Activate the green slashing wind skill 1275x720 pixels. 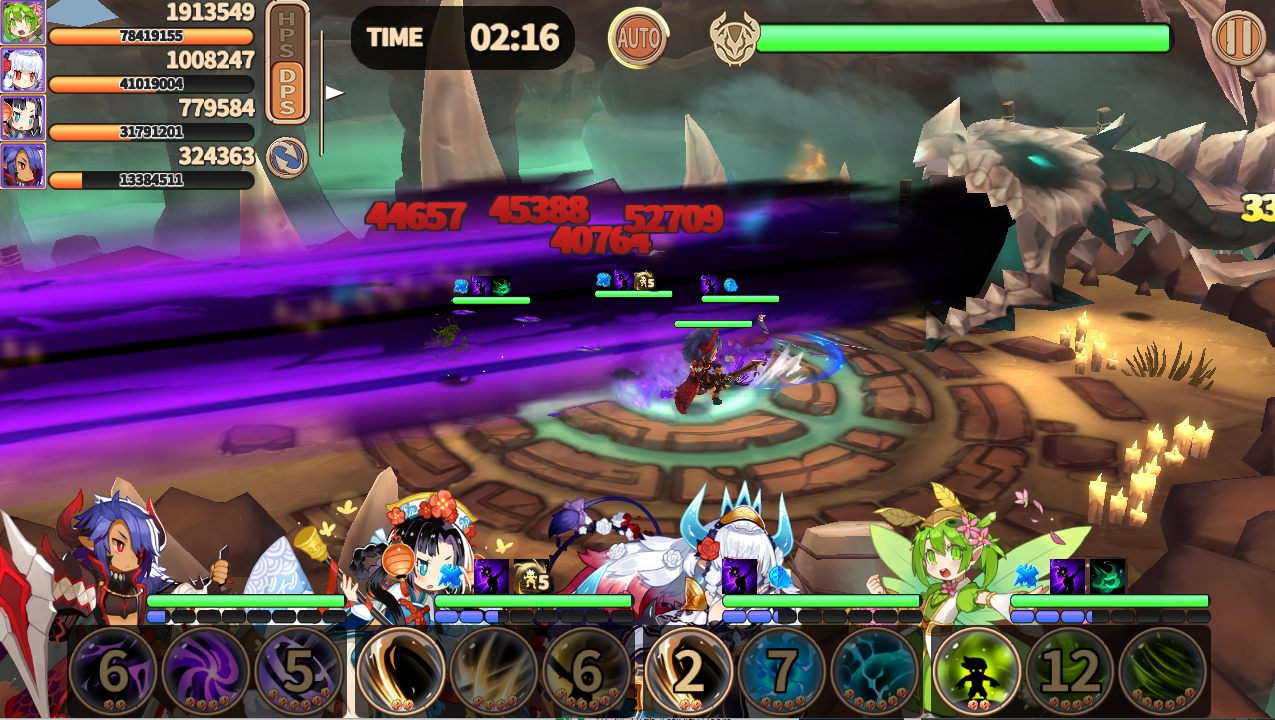tap(1163, 670)
